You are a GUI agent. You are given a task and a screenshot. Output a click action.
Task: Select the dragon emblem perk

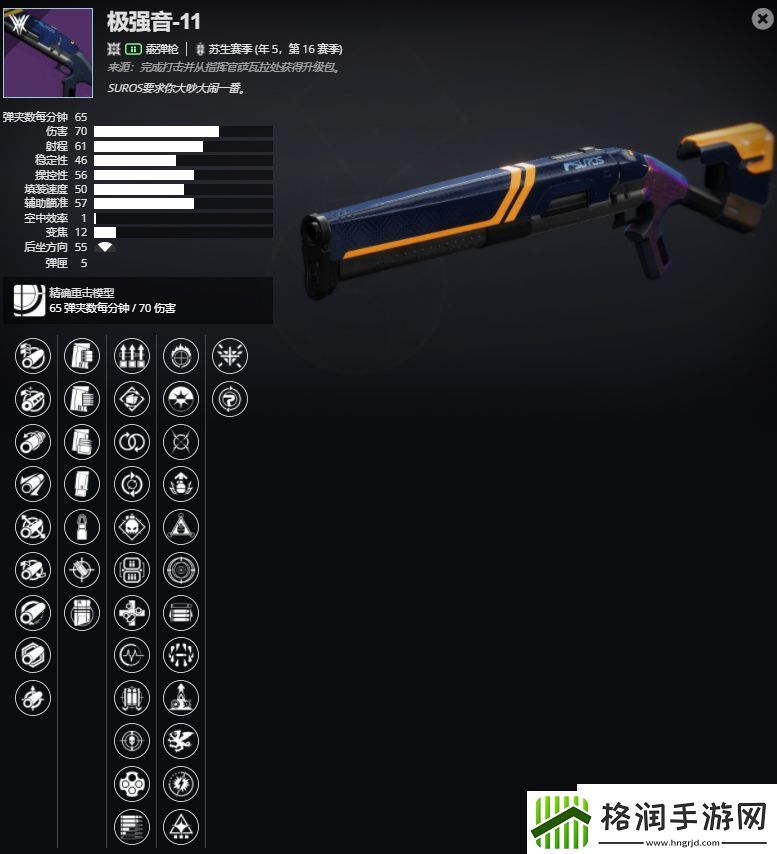[181, 741]
